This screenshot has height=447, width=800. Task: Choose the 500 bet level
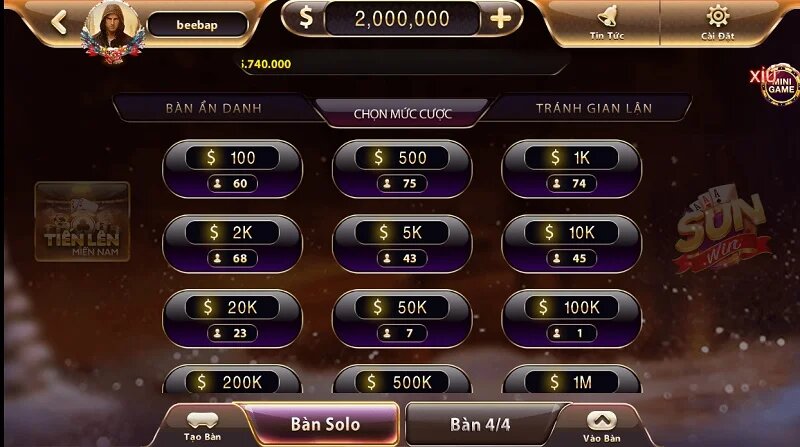(x=401, y=169)
